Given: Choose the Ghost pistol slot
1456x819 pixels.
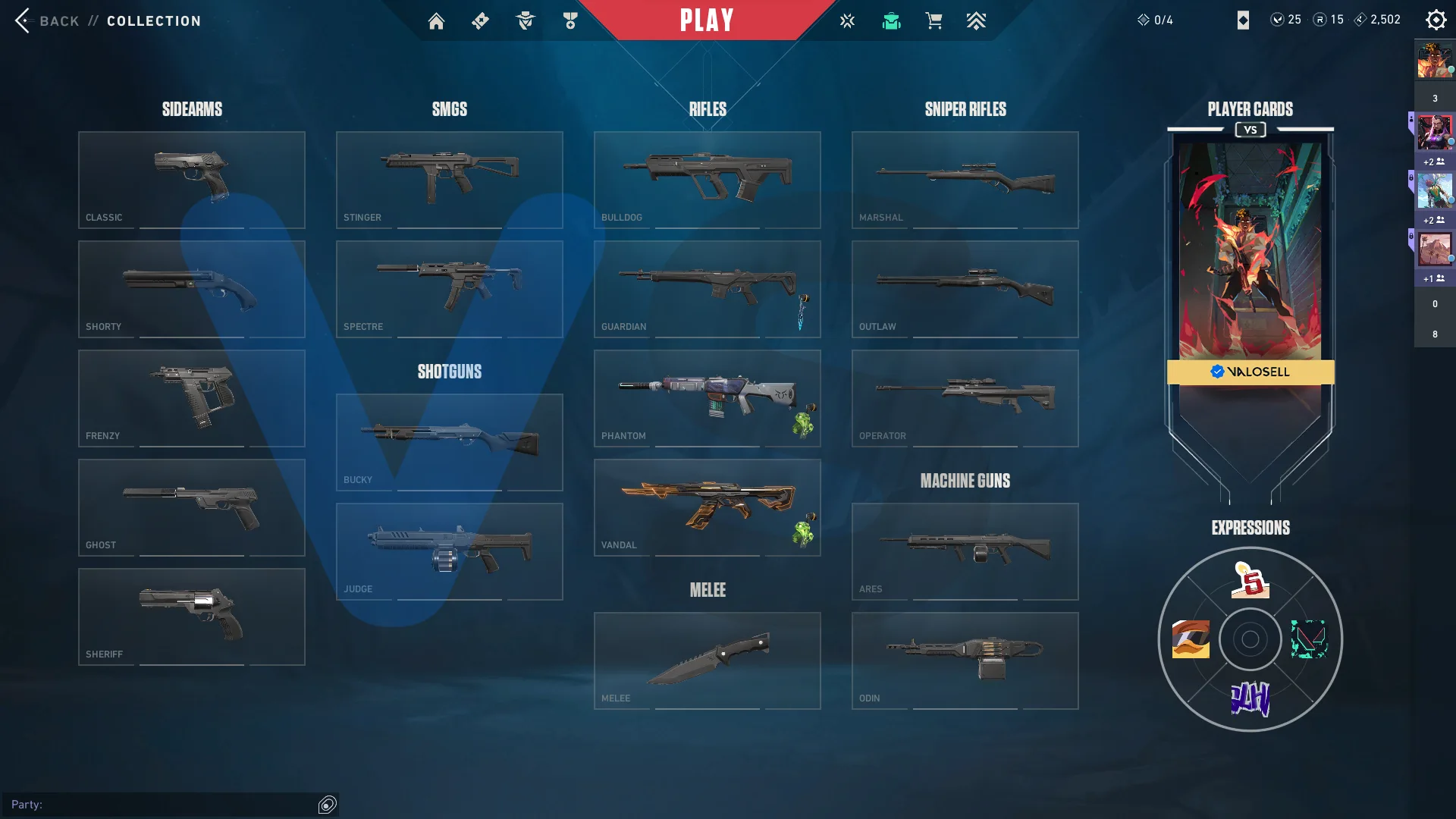Looking at the screenshot, I should tap(192, 507).
